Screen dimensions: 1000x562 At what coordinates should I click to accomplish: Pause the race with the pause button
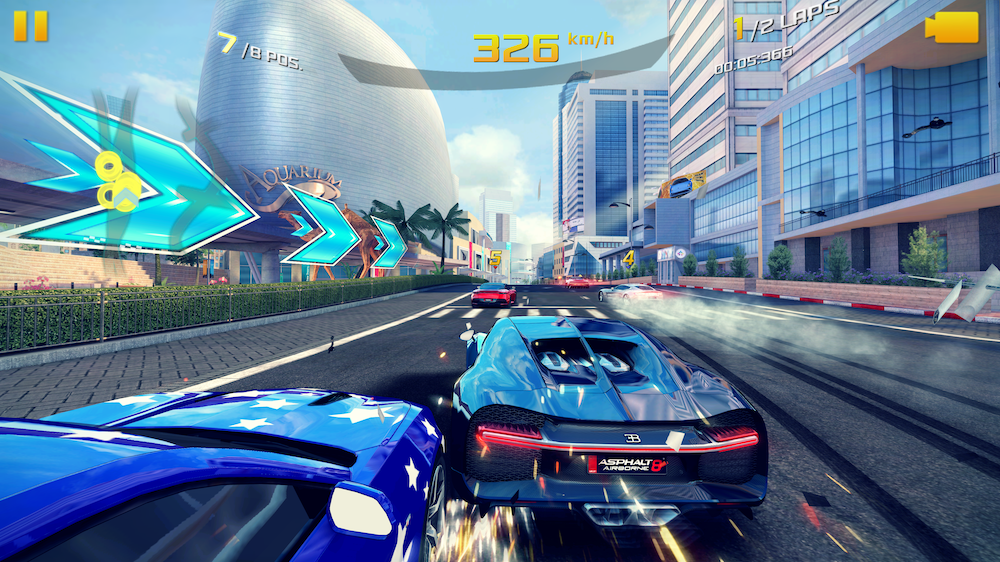pyautogui.click(x=30, y=25)
